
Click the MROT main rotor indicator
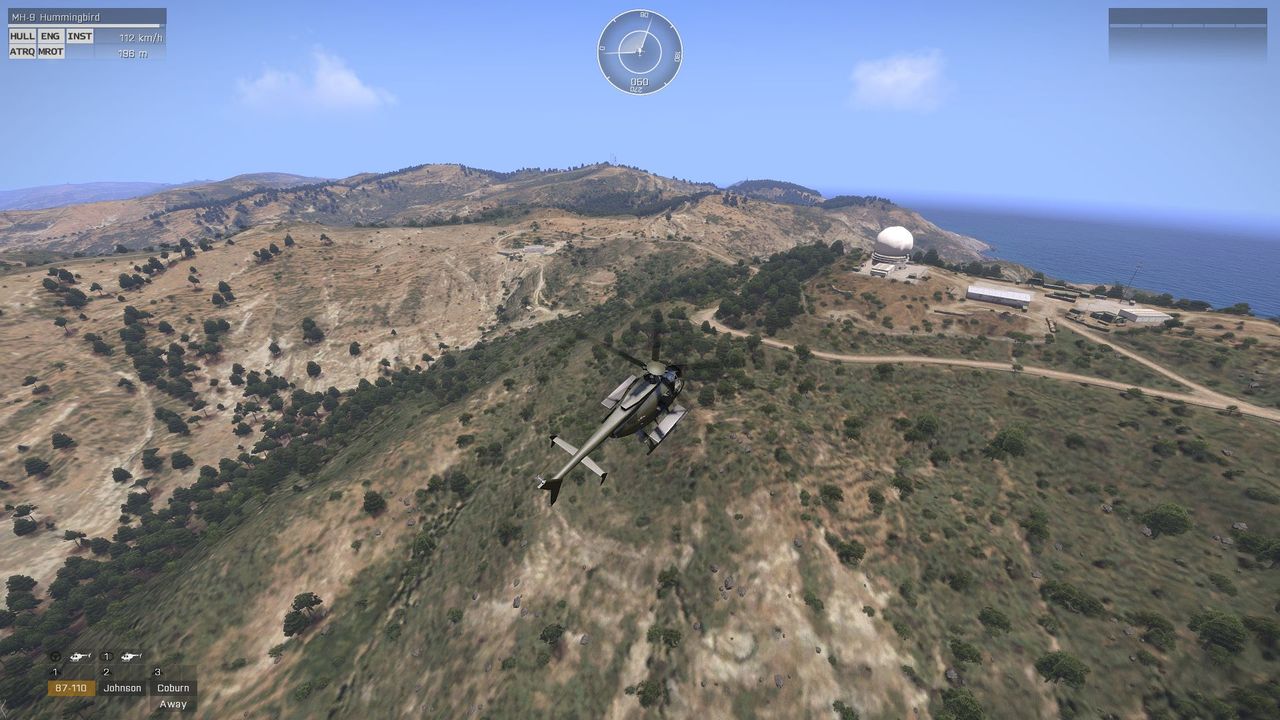point(51,52)
